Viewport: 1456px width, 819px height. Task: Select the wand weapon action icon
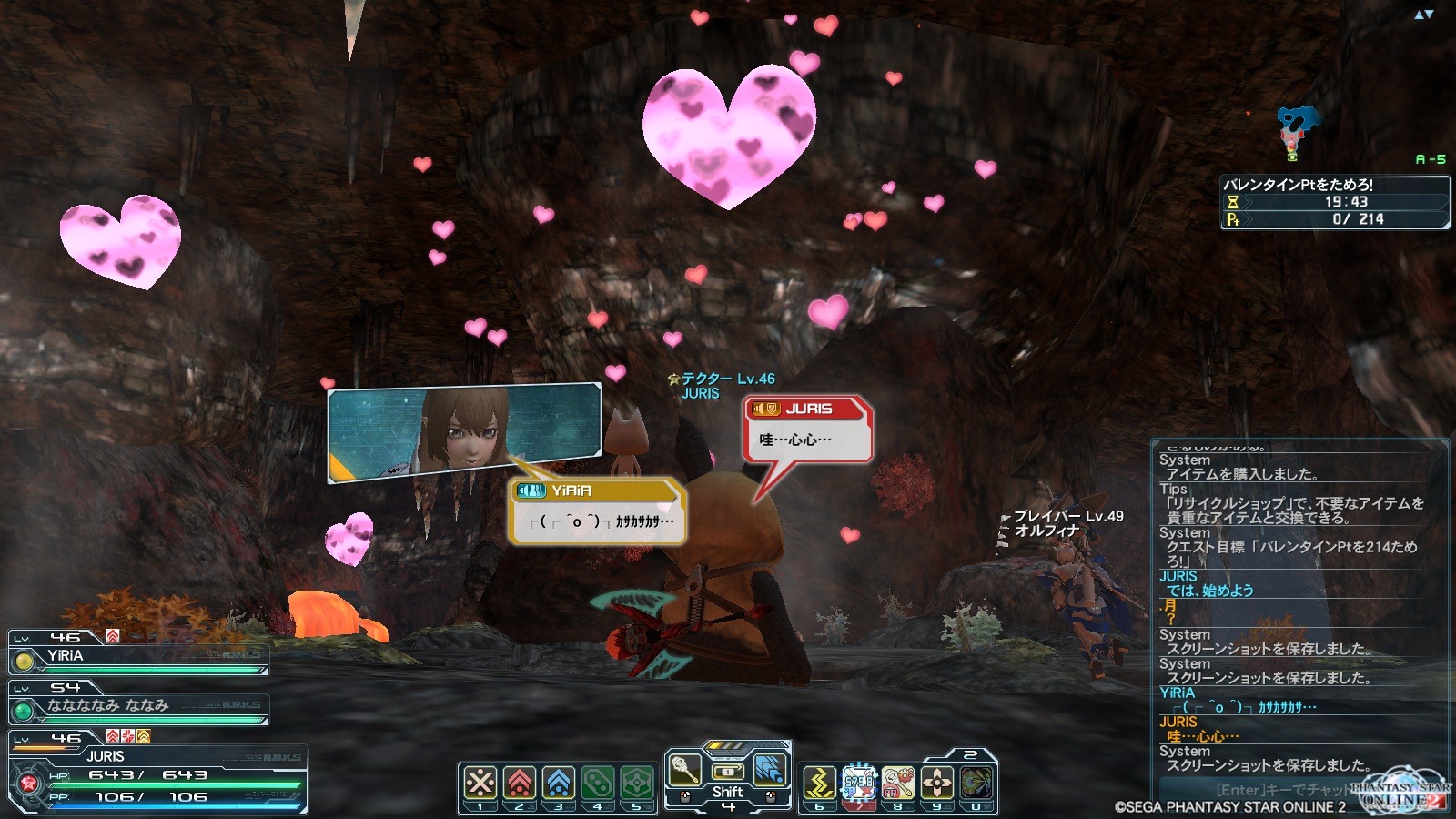point(684,769)
